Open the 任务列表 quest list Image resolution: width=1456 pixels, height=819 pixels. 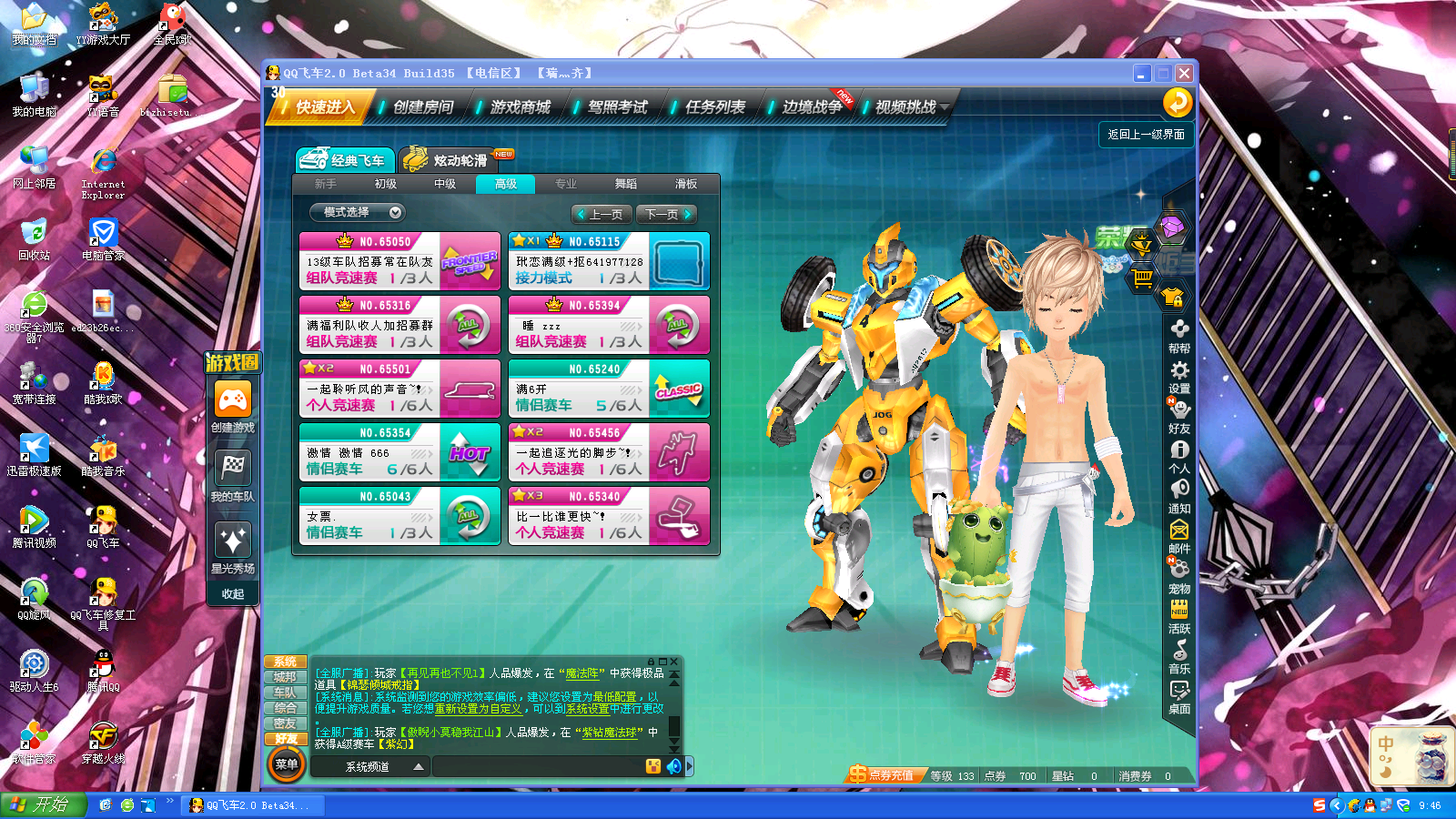point(714,107)
